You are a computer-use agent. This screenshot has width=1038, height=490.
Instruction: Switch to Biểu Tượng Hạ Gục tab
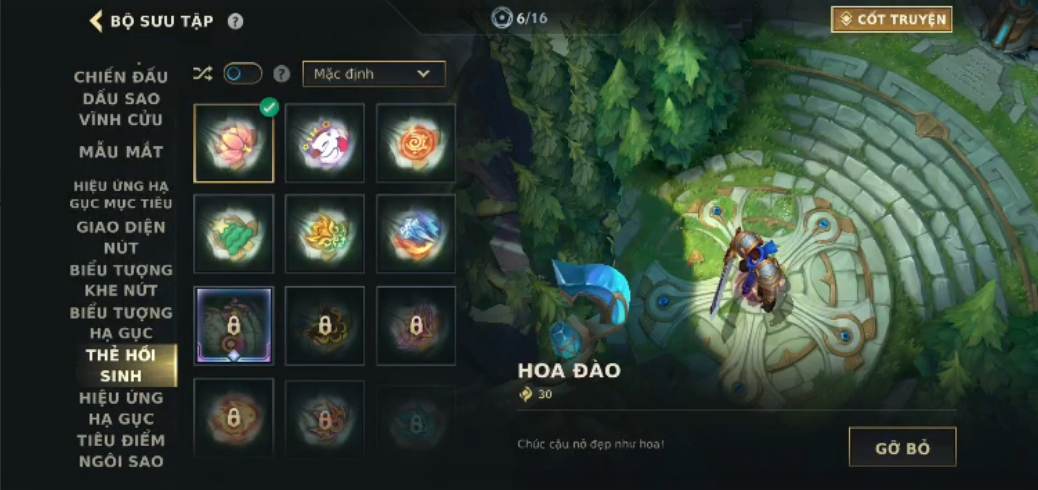click(x=121, y=323)
